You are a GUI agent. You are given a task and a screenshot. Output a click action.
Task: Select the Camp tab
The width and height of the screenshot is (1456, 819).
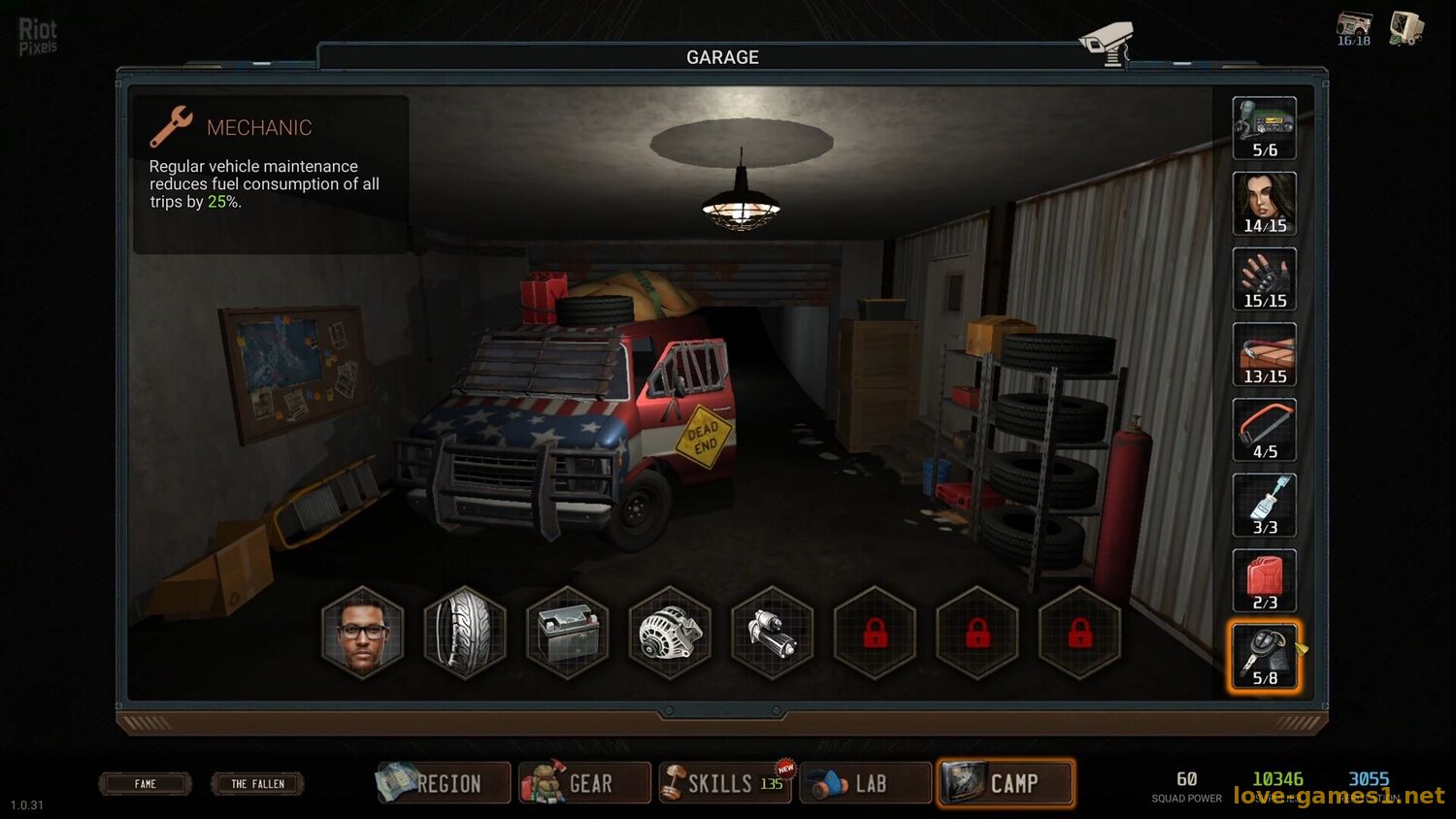(x=1006, y=783)
